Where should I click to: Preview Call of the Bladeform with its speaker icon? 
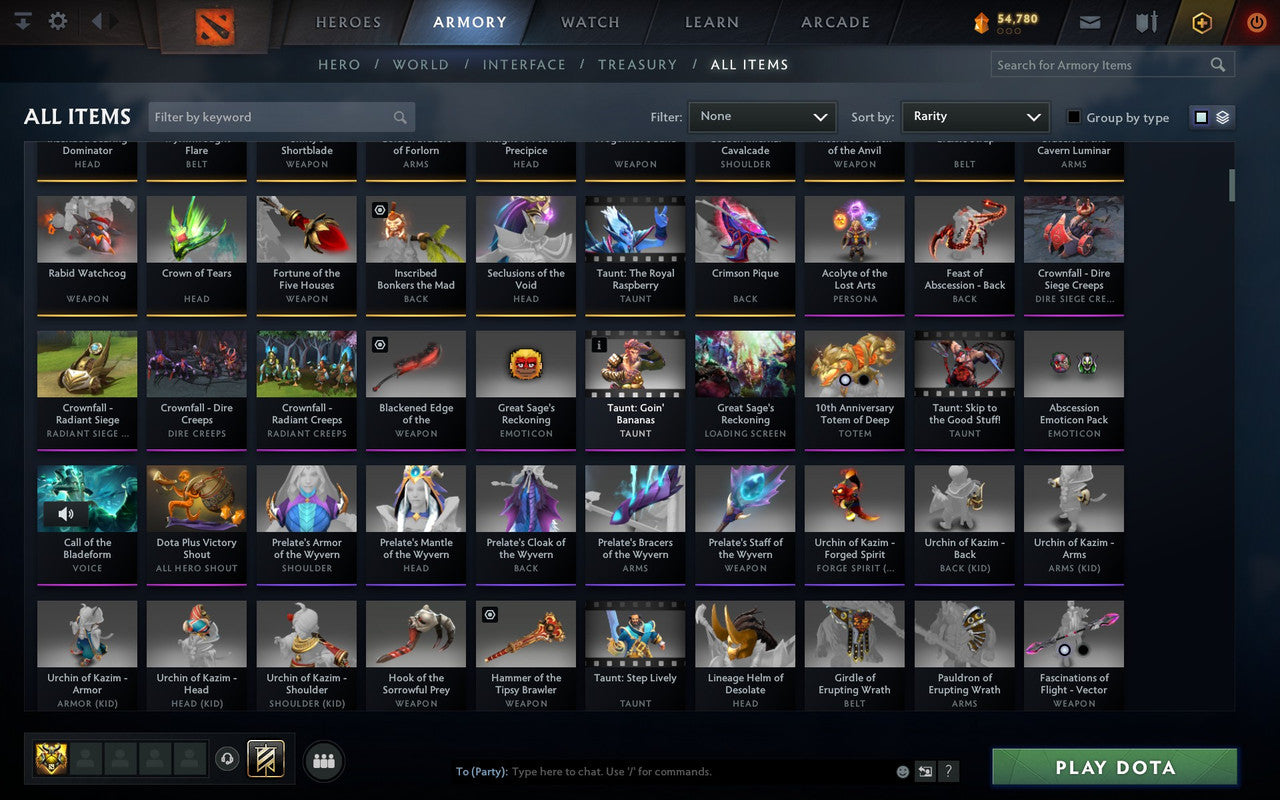coord(65,513)
